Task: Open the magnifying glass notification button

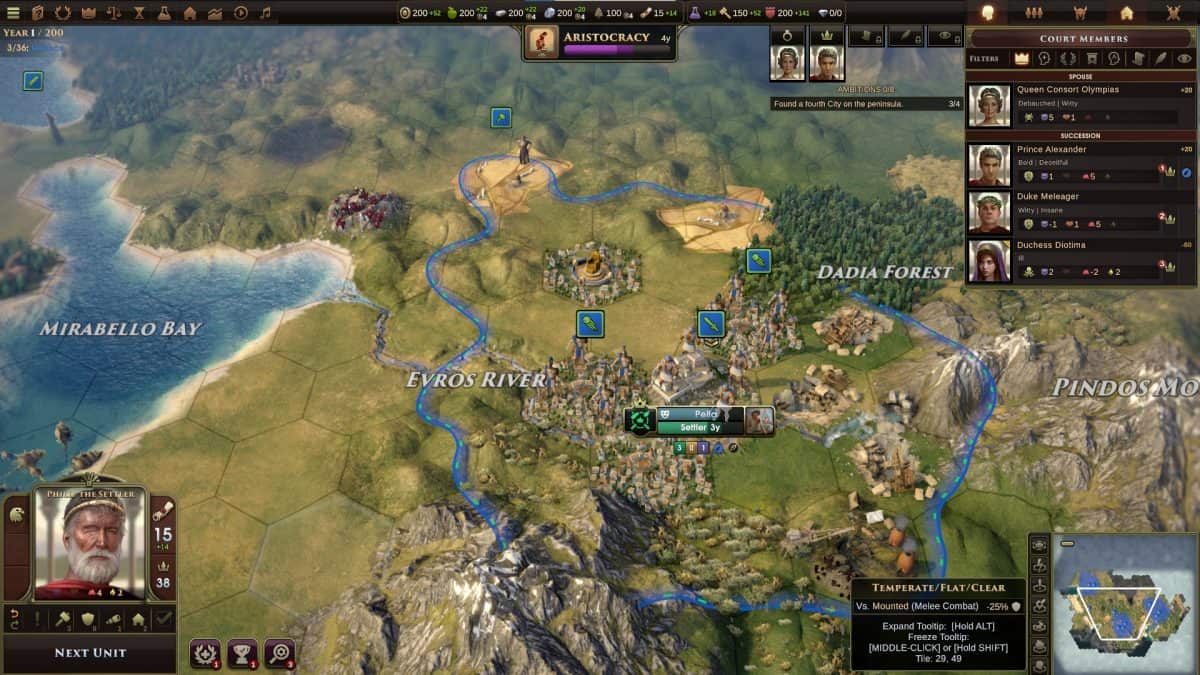Action: point(279,652)
